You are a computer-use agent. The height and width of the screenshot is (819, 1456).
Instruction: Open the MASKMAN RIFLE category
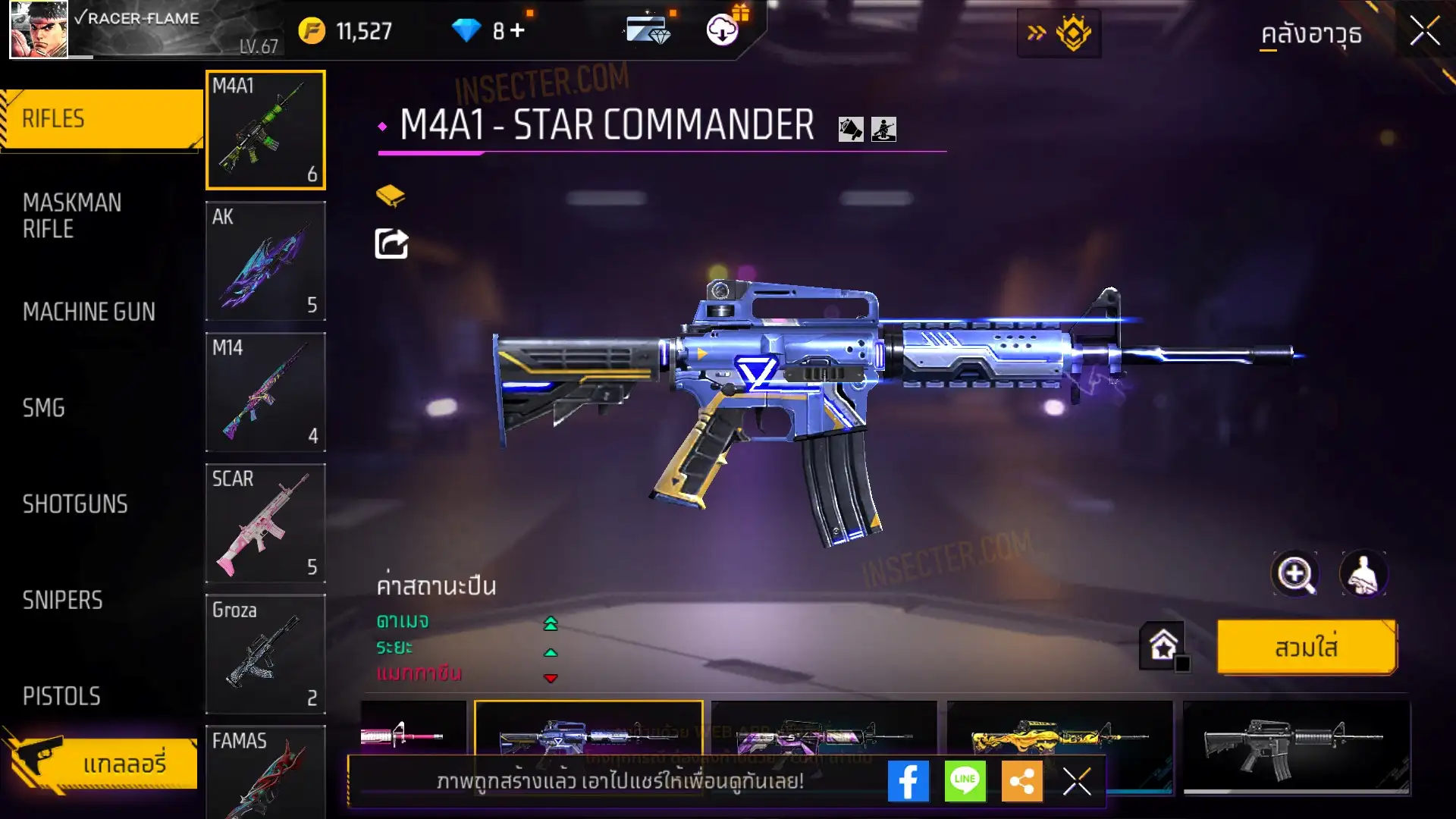(72, 215)
